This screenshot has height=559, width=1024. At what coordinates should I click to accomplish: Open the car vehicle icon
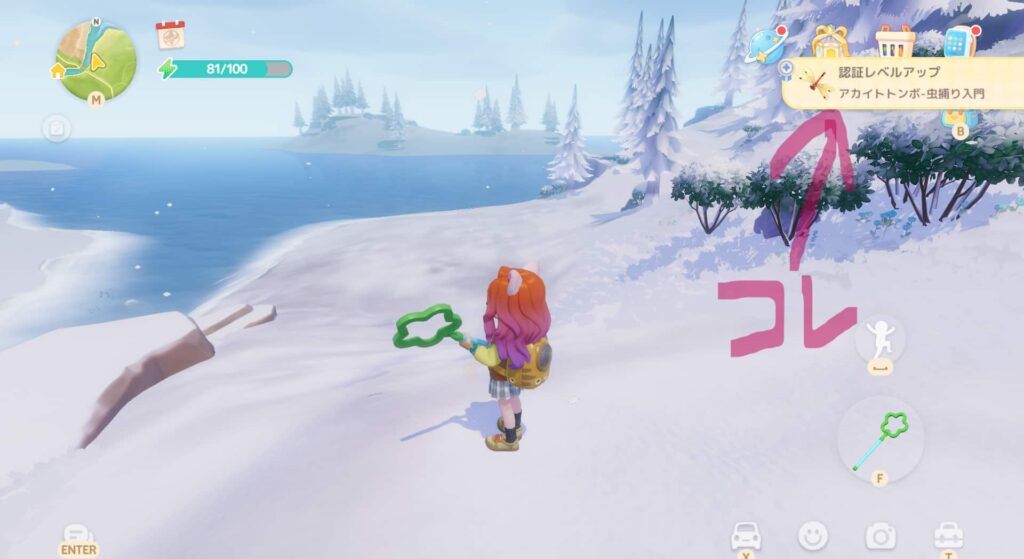point(746,535)
